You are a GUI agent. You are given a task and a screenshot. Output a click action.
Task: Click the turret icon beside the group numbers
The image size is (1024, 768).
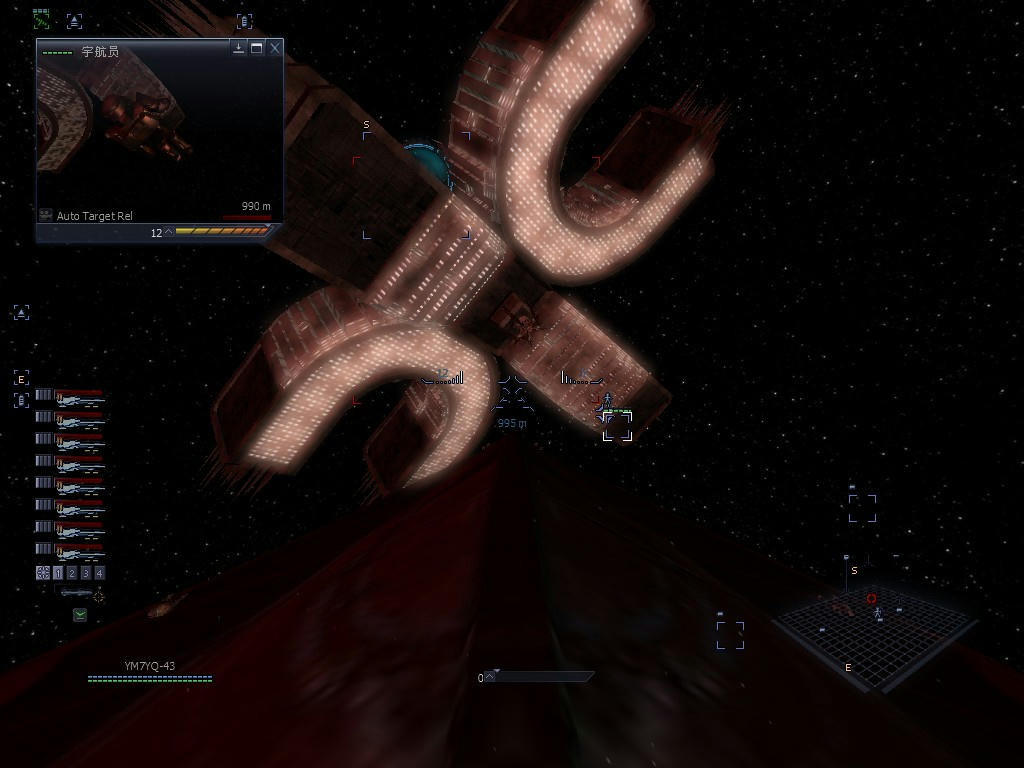coord(43,573)
